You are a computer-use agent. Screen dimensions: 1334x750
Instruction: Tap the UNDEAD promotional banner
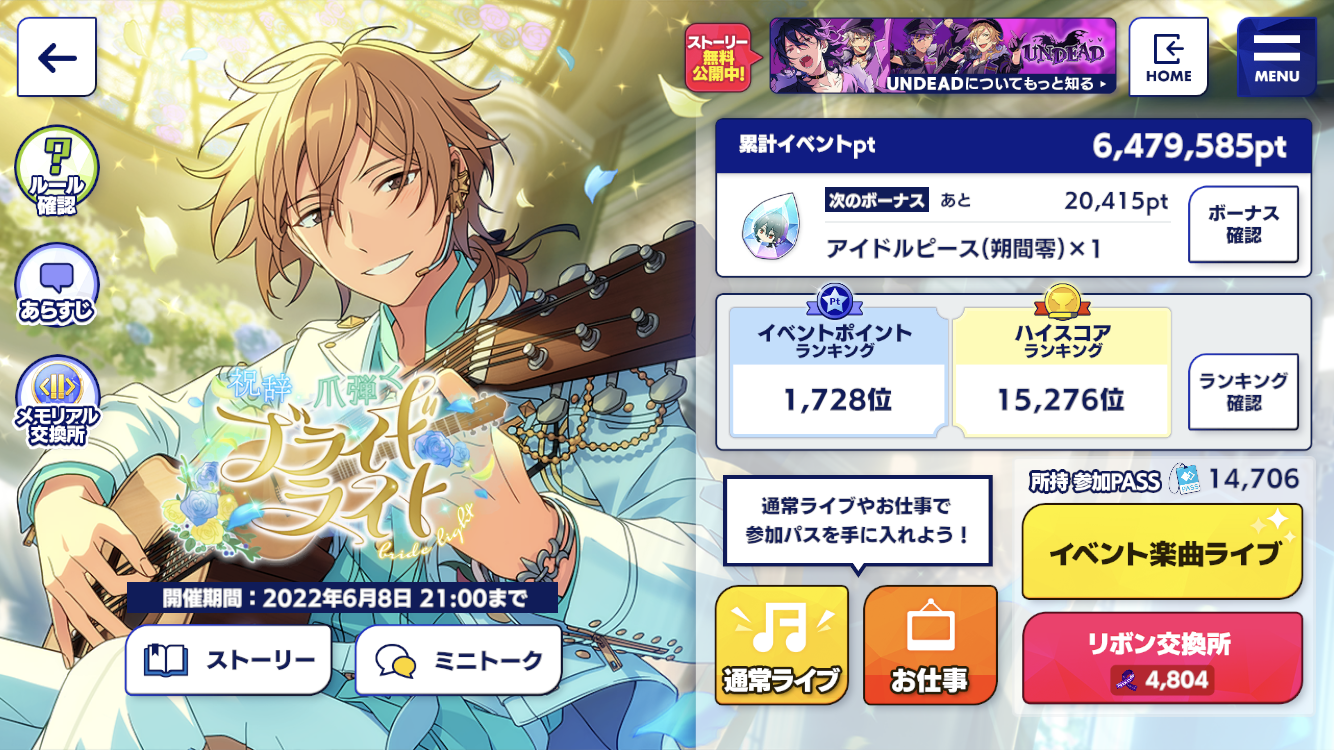(x=943, y=57)
